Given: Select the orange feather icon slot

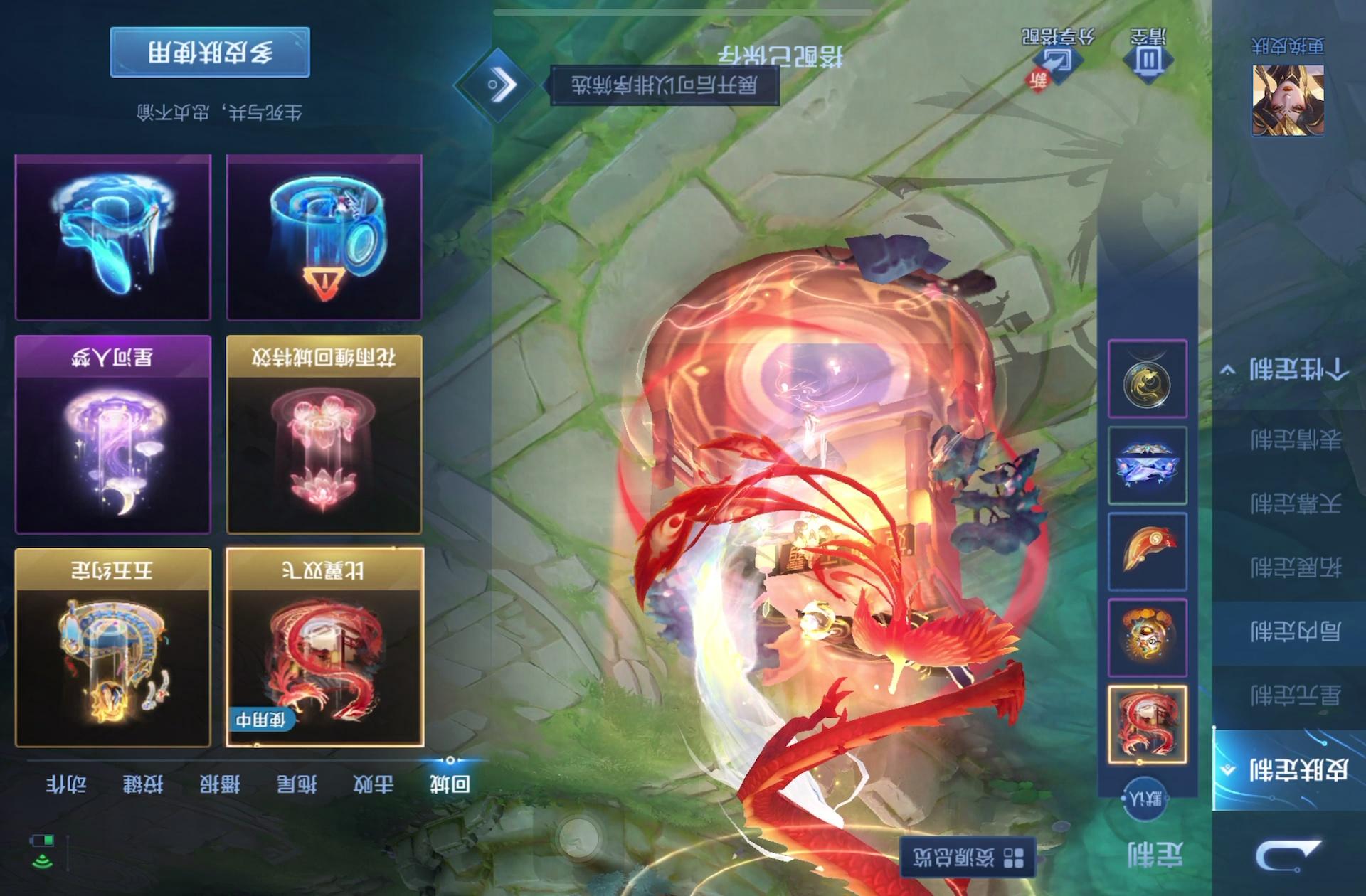Looking at the screenshot, I should [x=1147, y=551].
